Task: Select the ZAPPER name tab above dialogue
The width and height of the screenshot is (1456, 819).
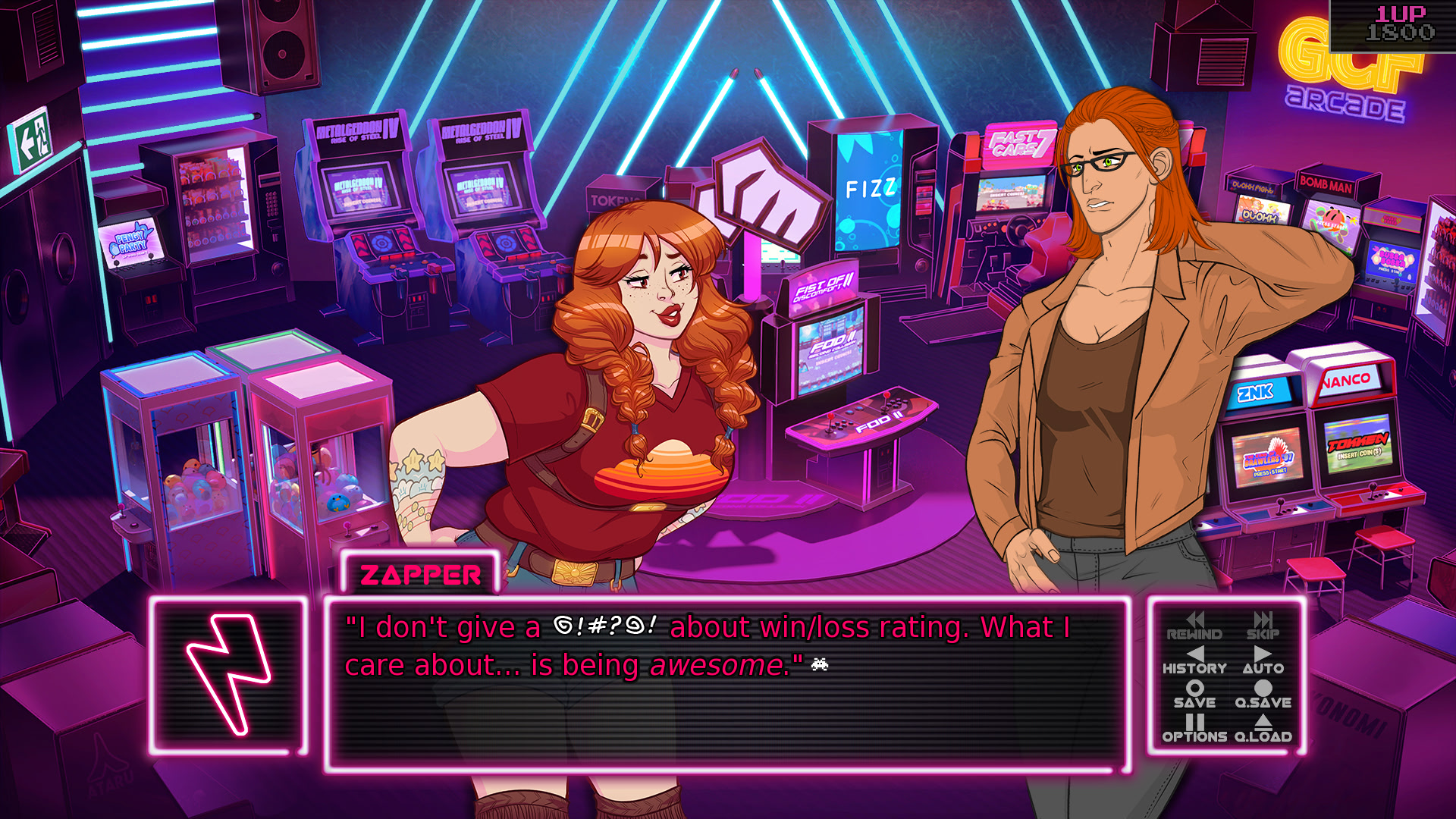Action: [x=421, y=575]
